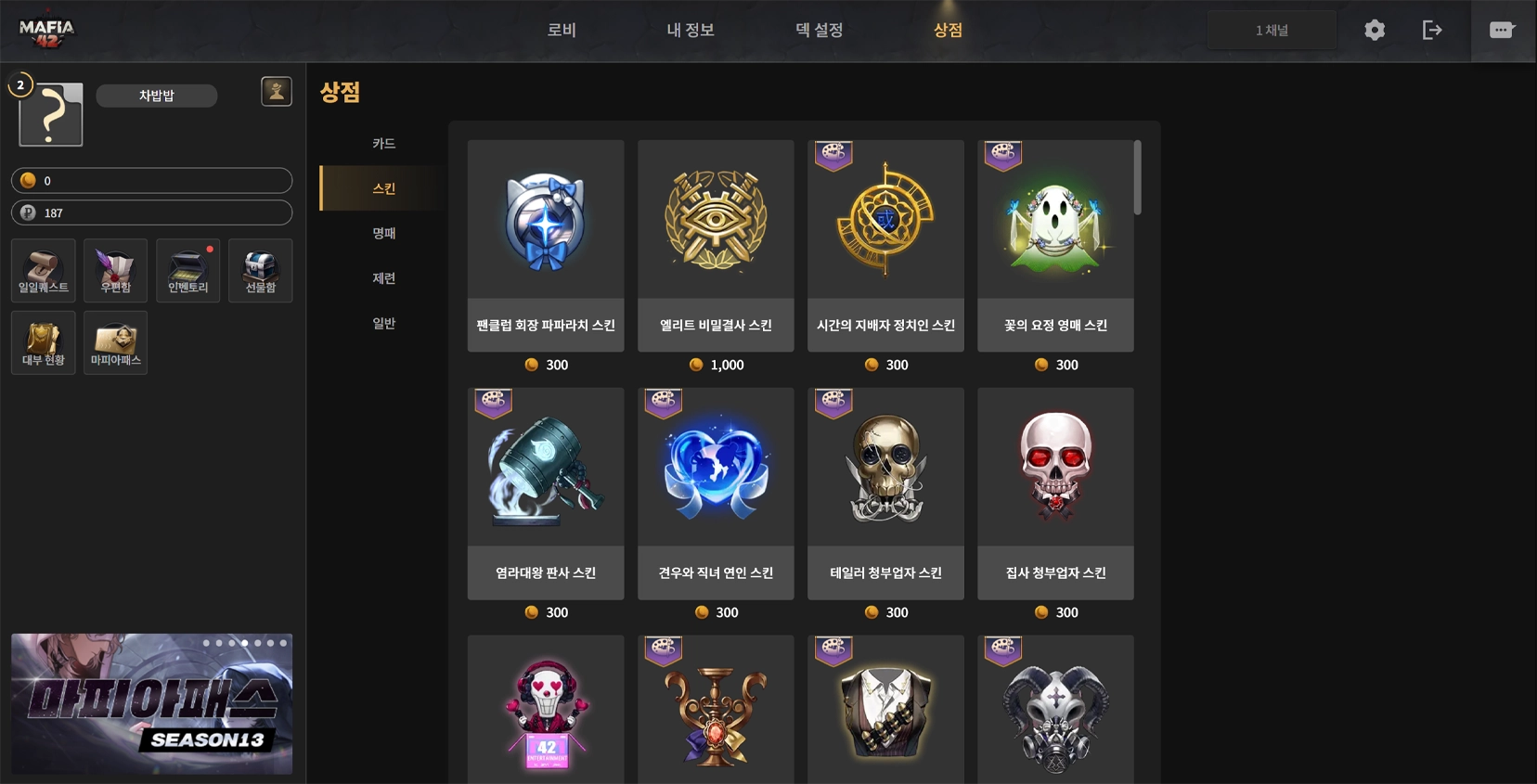Click the logout icon beside the settings gear
1537x784 pixels.
pos(1433,30)
